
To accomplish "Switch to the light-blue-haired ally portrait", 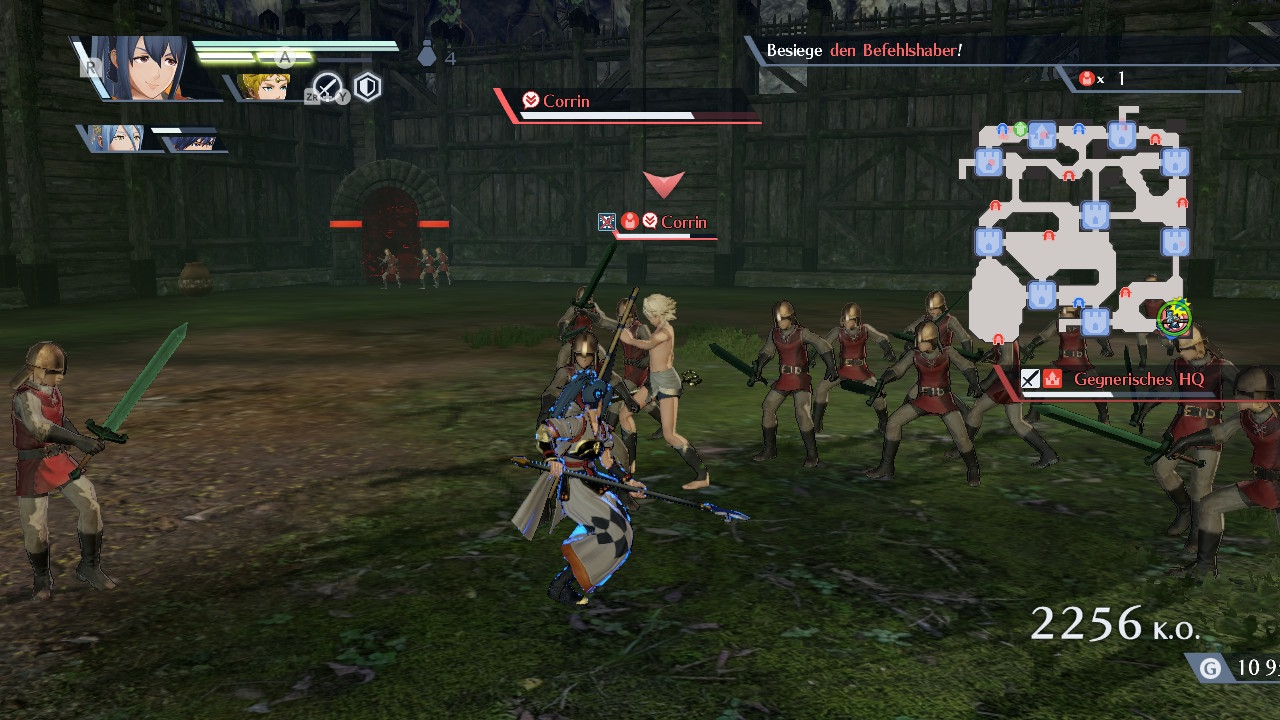I will point(119,138).
